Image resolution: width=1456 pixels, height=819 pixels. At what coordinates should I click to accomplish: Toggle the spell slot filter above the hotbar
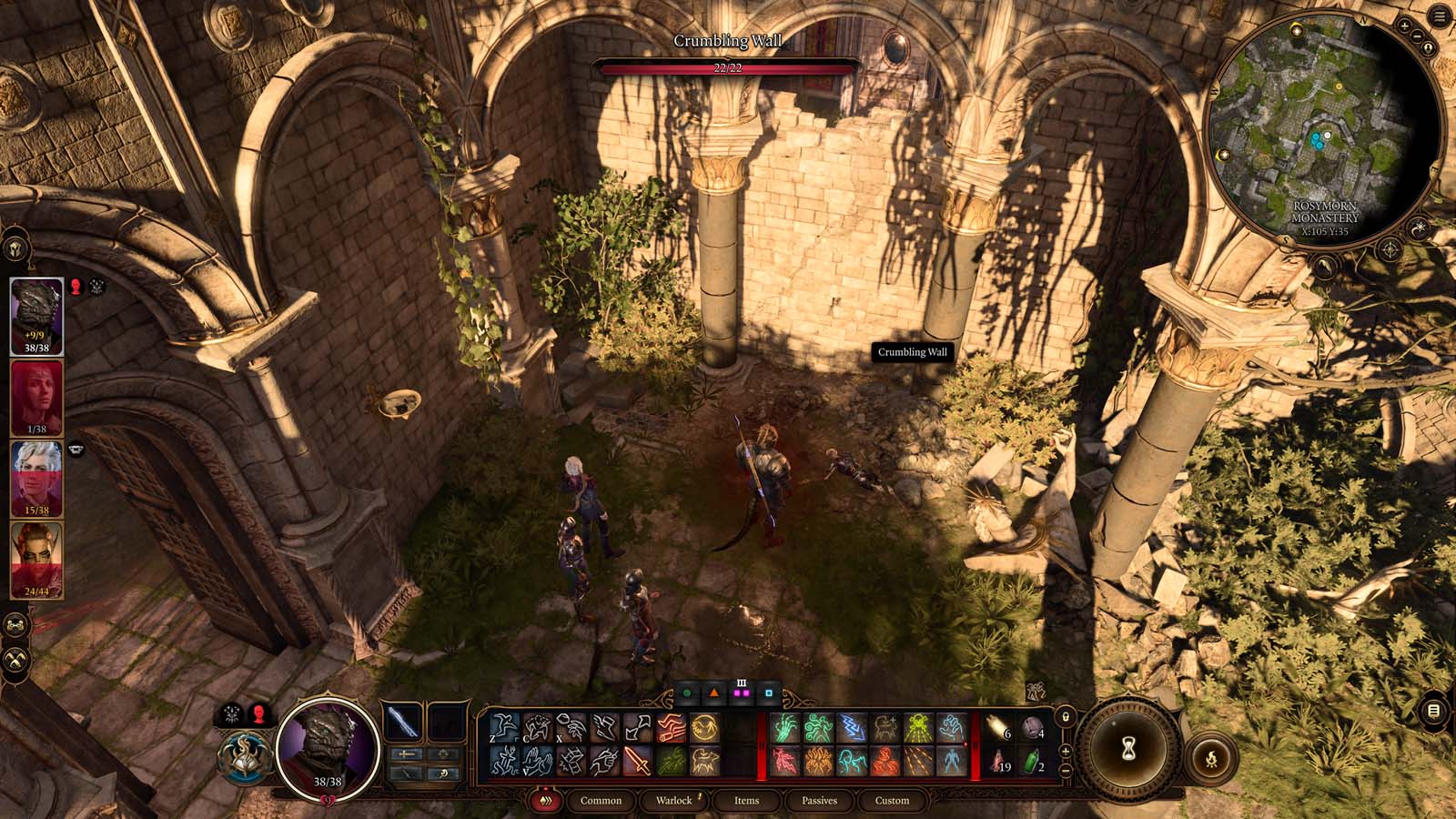pos(742,693)
